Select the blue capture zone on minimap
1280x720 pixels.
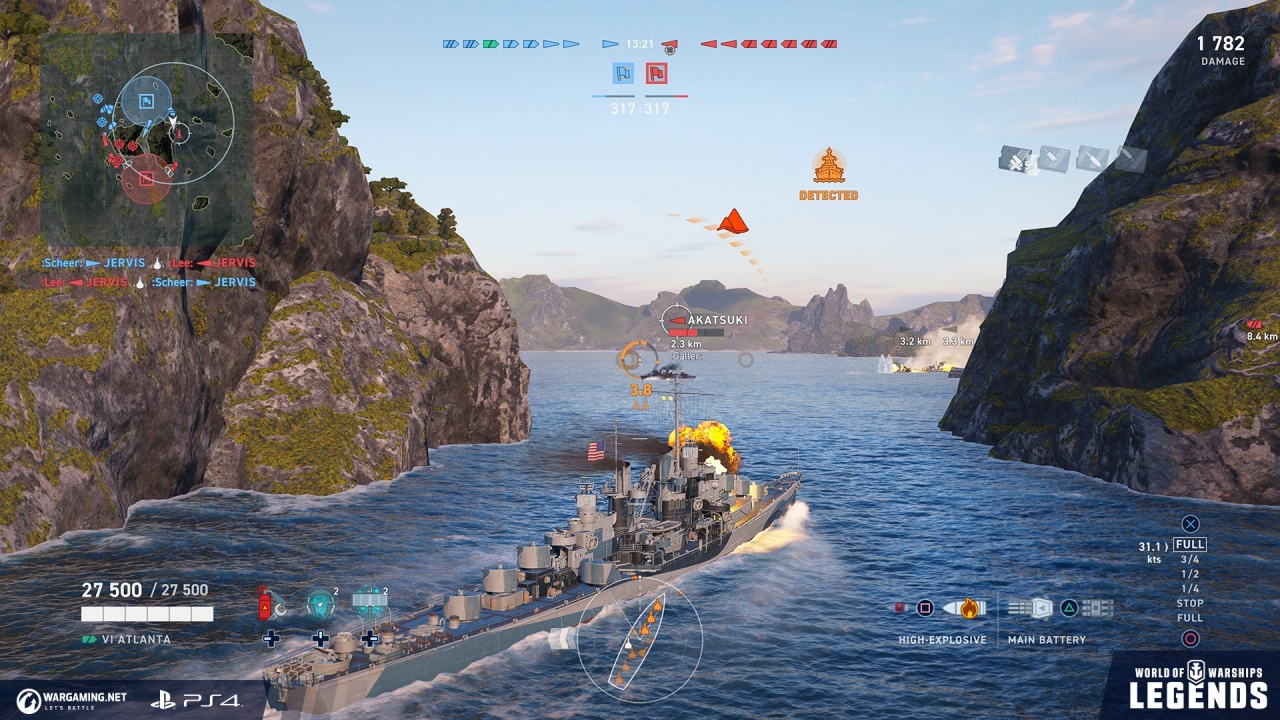(x=146, y=101)
